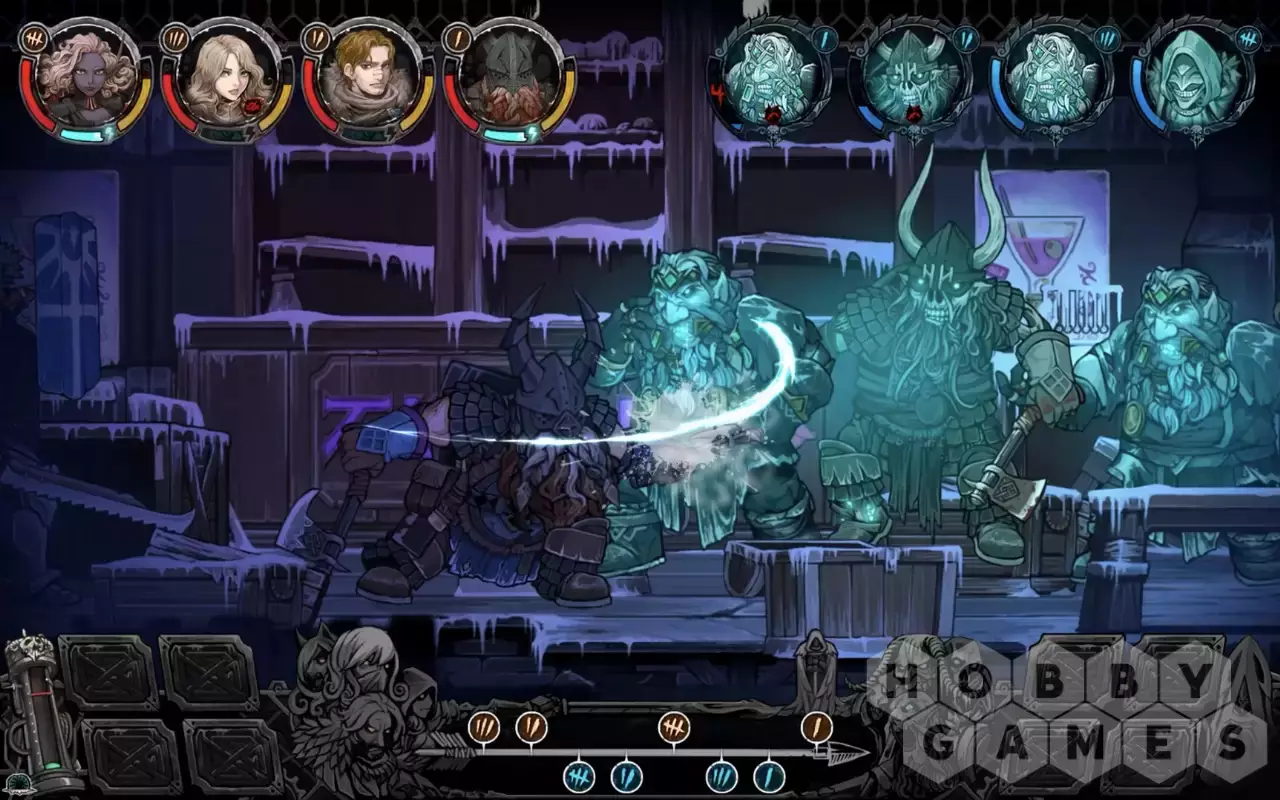The image size is (1280, 800).
Task: Click the orange four-tally turn order marker
Action: click(x=674, y=727)
